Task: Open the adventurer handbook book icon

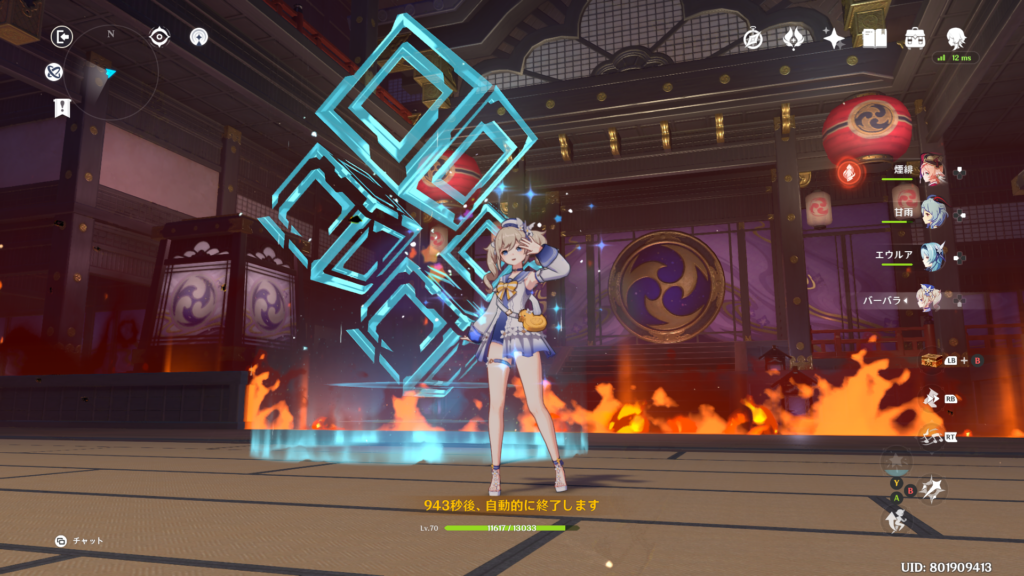Action: click(x=875, y=38)
